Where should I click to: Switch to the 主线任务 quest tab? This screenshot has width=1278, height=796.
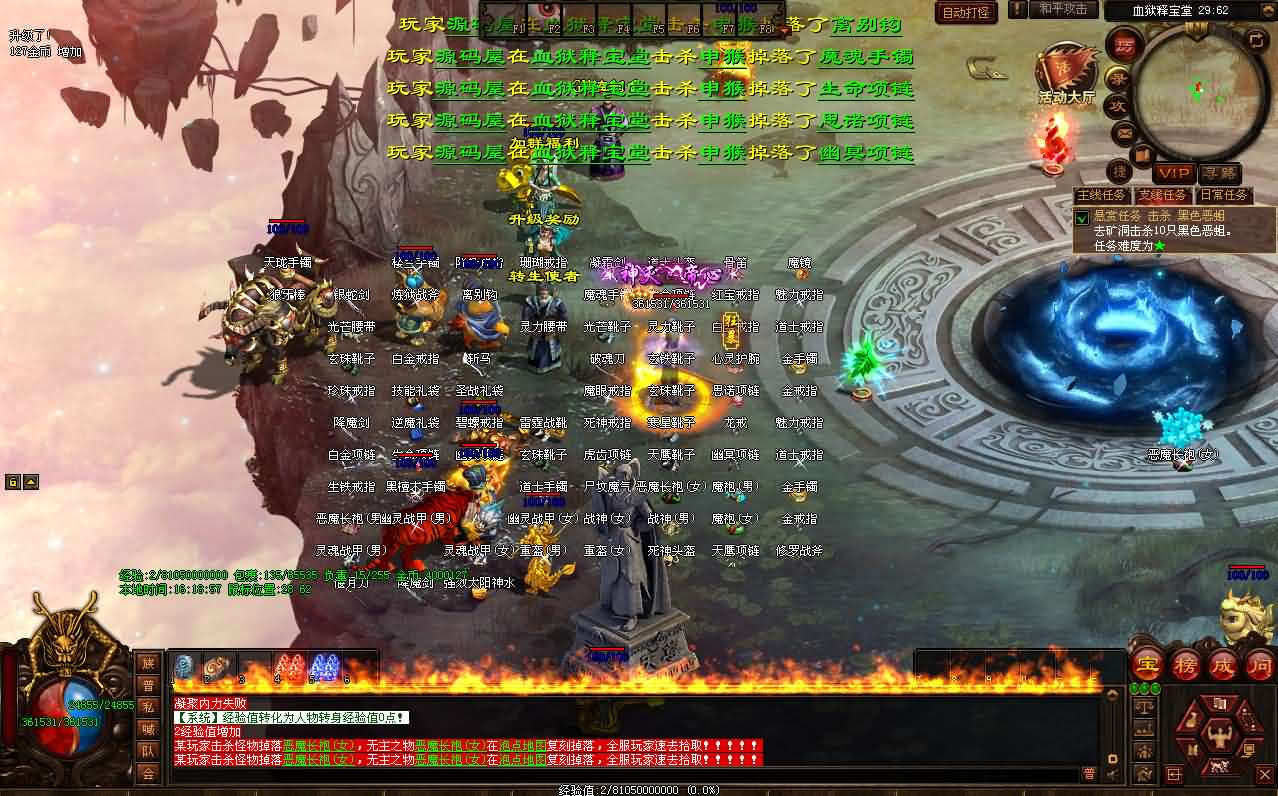coord(1101,195)
